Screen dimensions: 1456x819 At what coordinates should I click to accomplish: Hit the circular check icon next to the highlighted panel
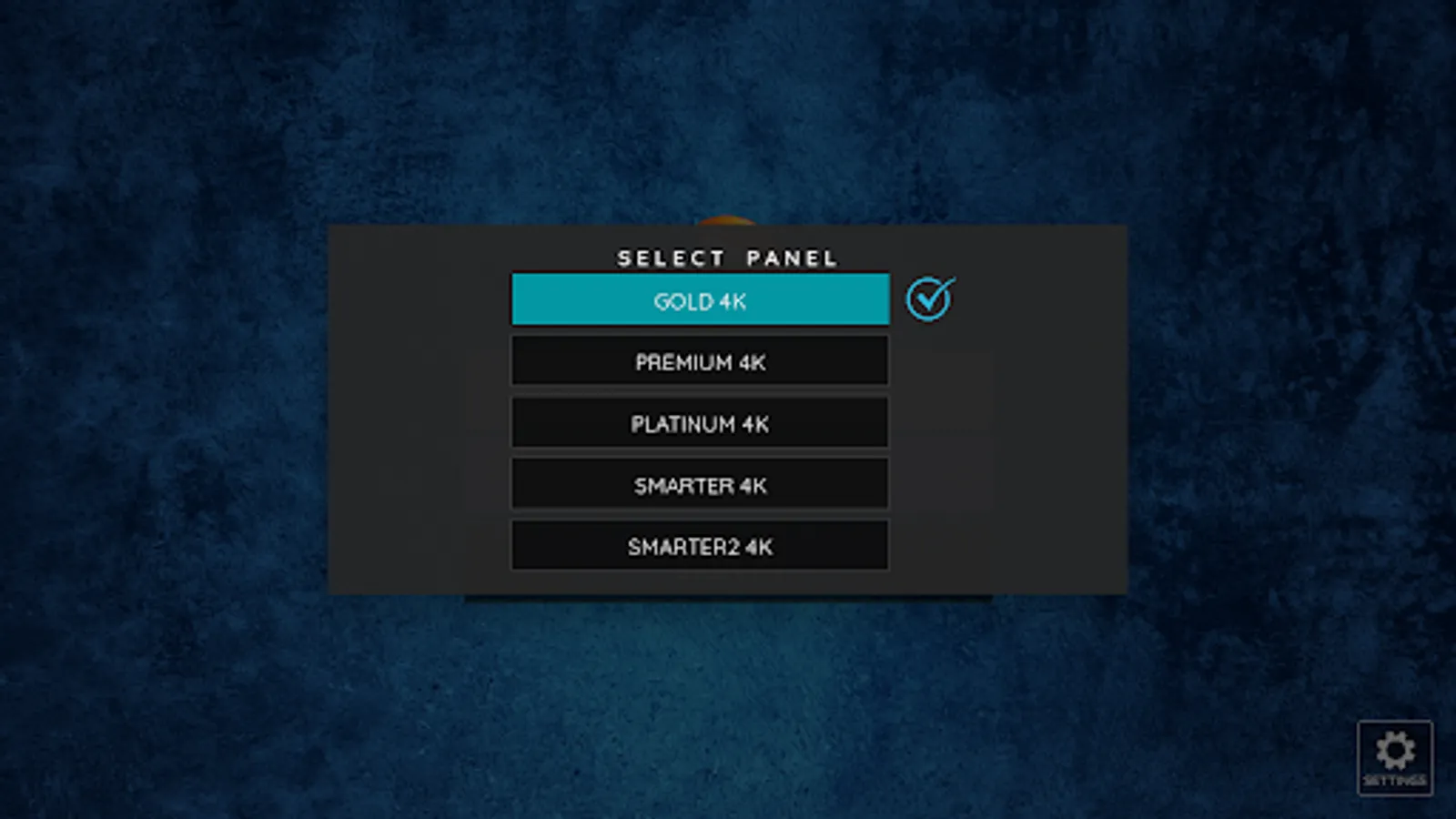pyautogui.click(x=927, y=298)
